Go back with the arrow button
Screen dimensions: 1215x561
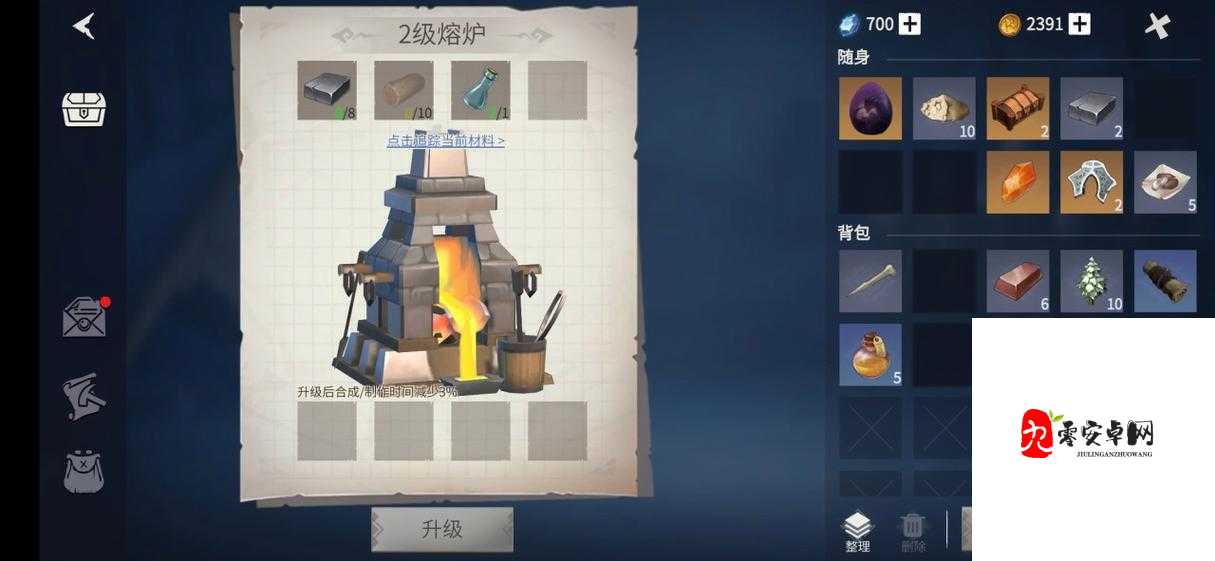point(85,27)
